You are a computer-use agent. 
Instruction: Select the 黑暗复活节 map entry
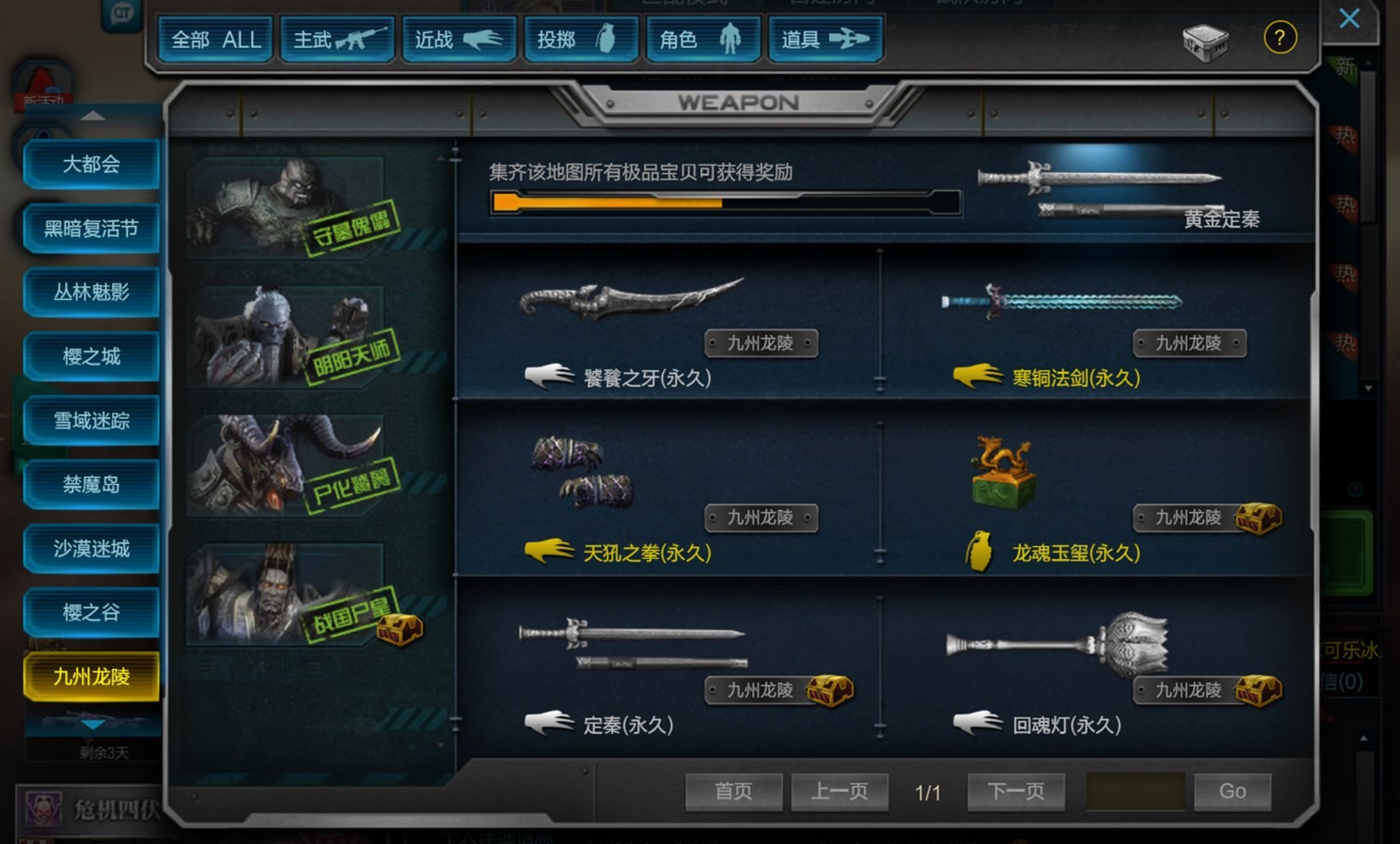[x=92, y=229]
